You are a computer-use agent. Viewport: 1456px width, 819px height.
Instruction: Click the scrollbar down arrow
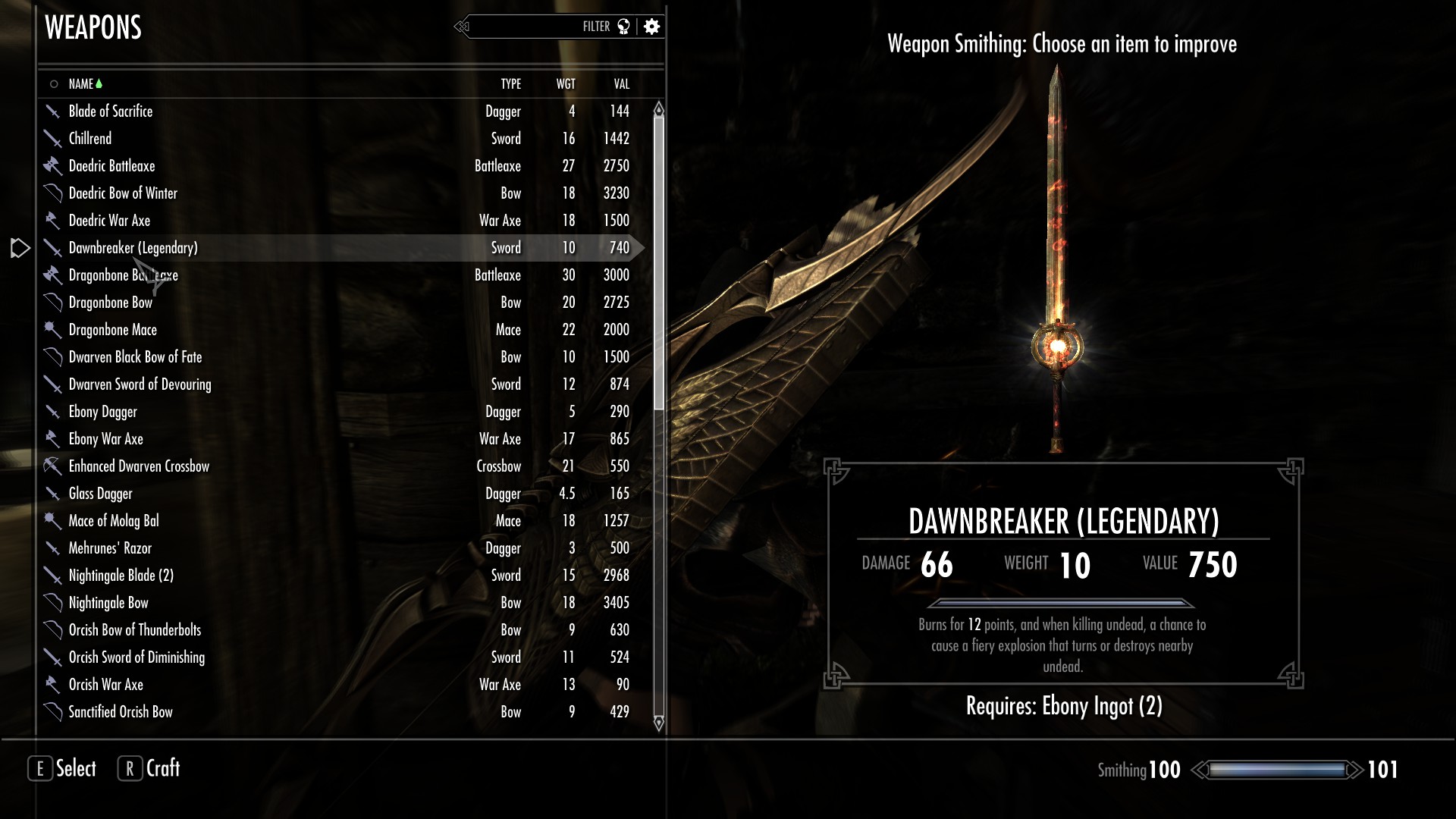click(658, 722)
